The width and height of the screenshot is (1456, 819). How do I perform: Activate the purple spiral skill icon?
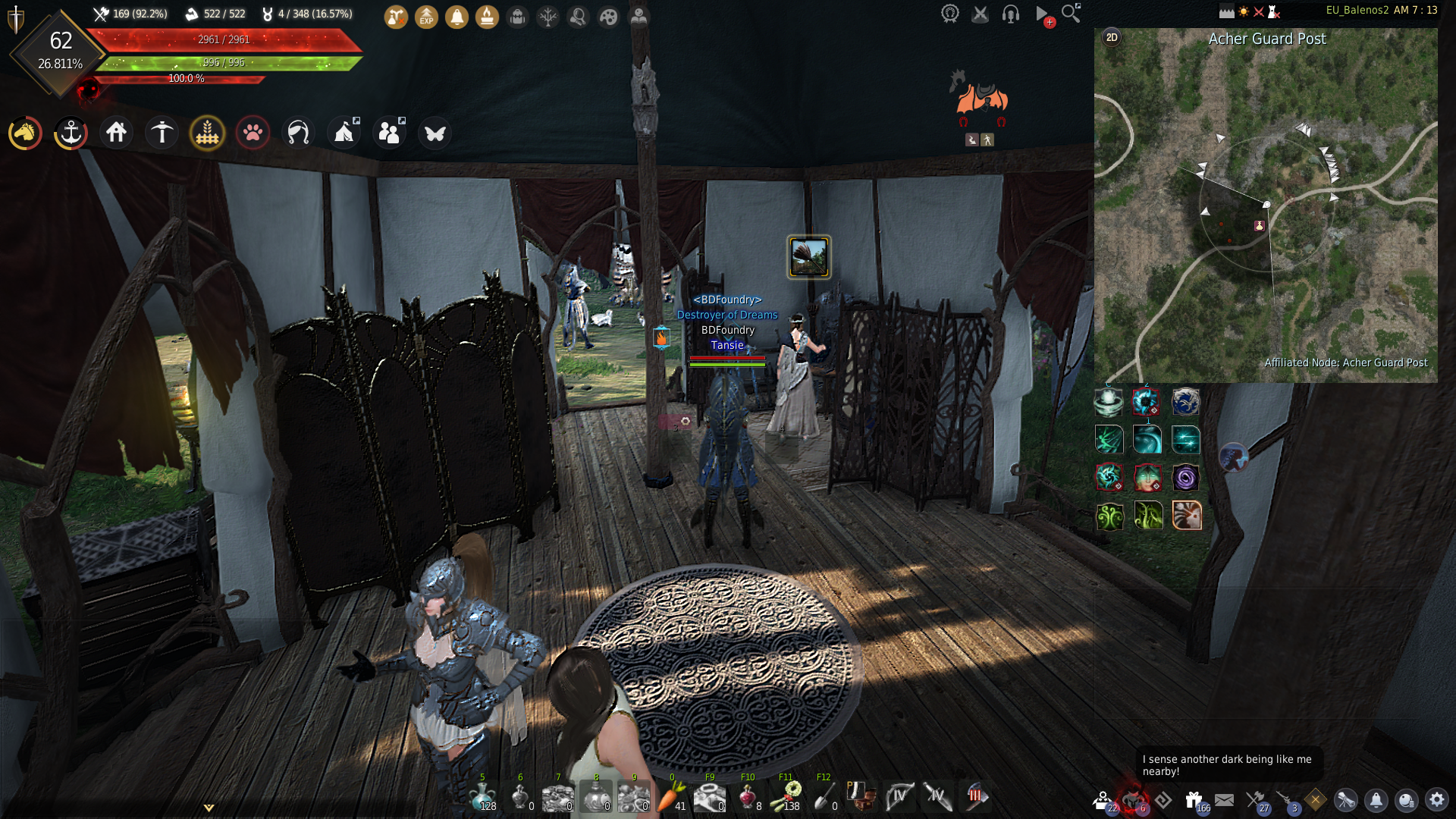(x=1185, y=478)
